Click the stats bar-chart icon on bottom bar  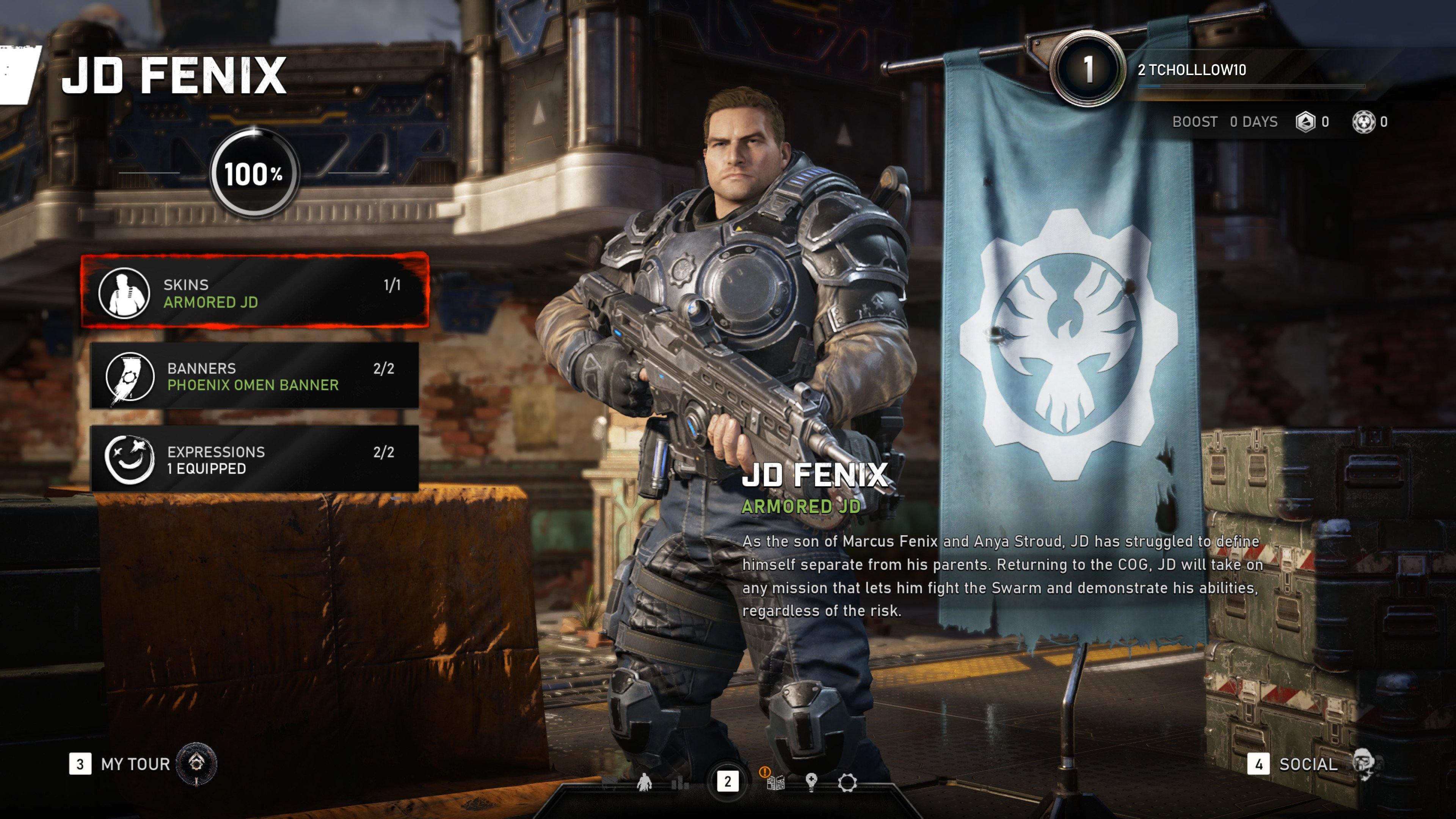(x=681, y=784)
